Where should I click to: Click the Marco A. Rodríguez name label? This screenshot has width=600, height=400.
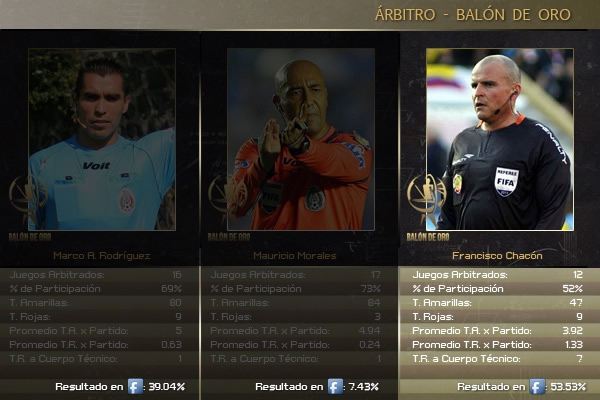click(x=102, y=256)
